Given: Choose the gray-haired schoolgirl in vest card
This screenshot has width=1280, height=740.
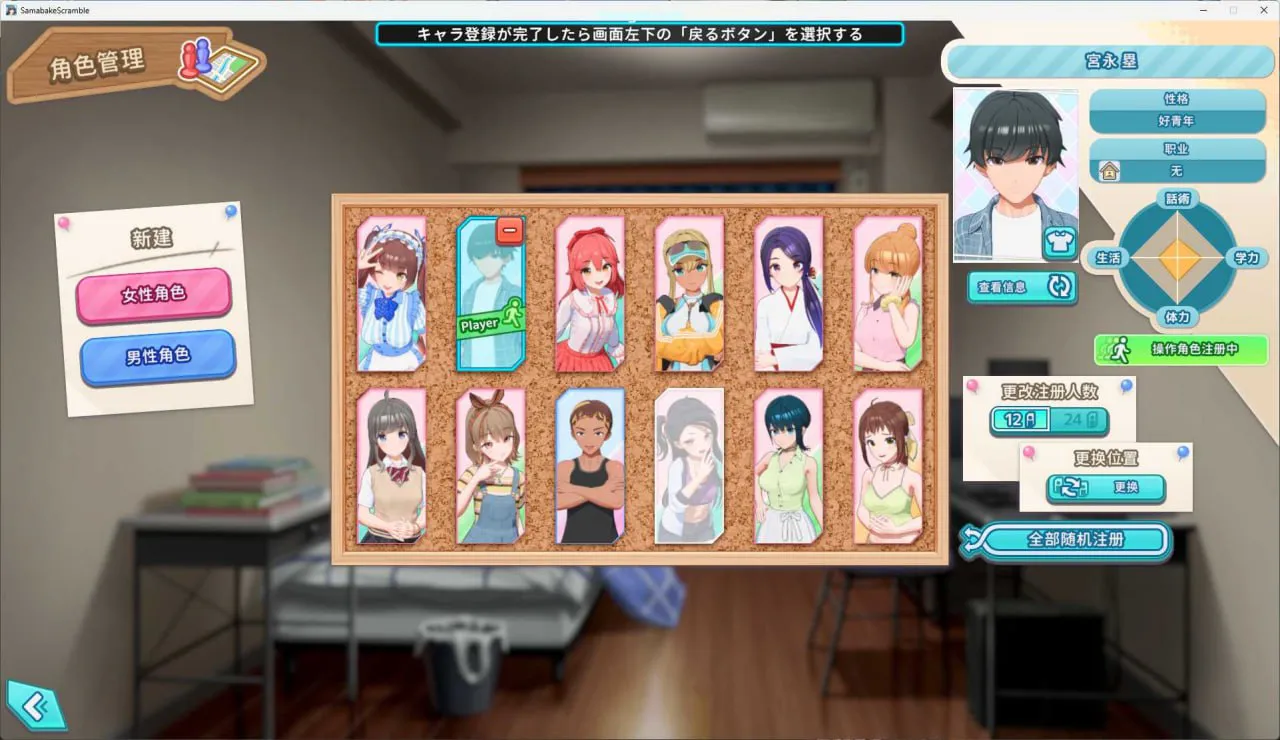Looking at the screenshot, I should click(x=392, y=466).
